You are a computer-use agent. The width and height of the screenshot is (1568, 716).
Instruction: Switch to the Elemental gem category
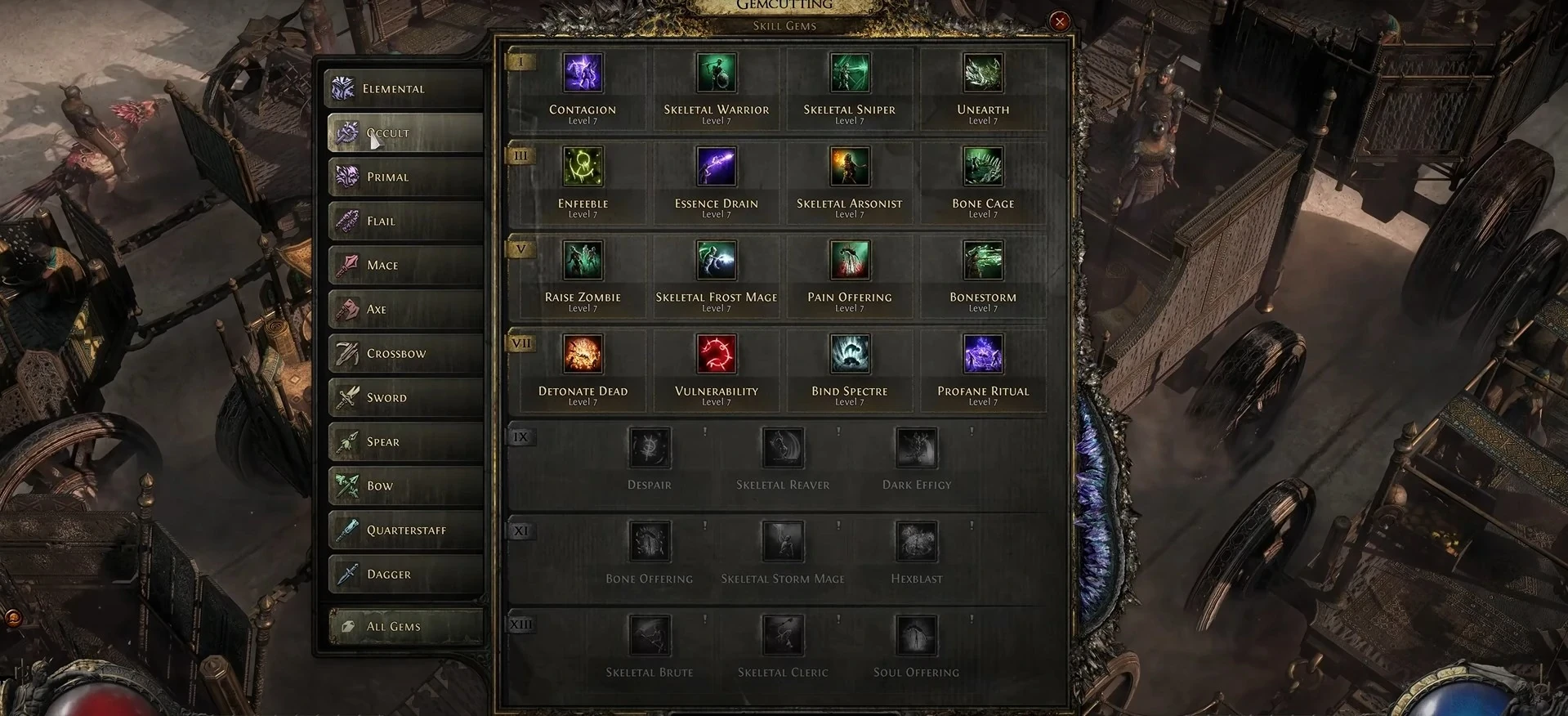click(404, 88)
